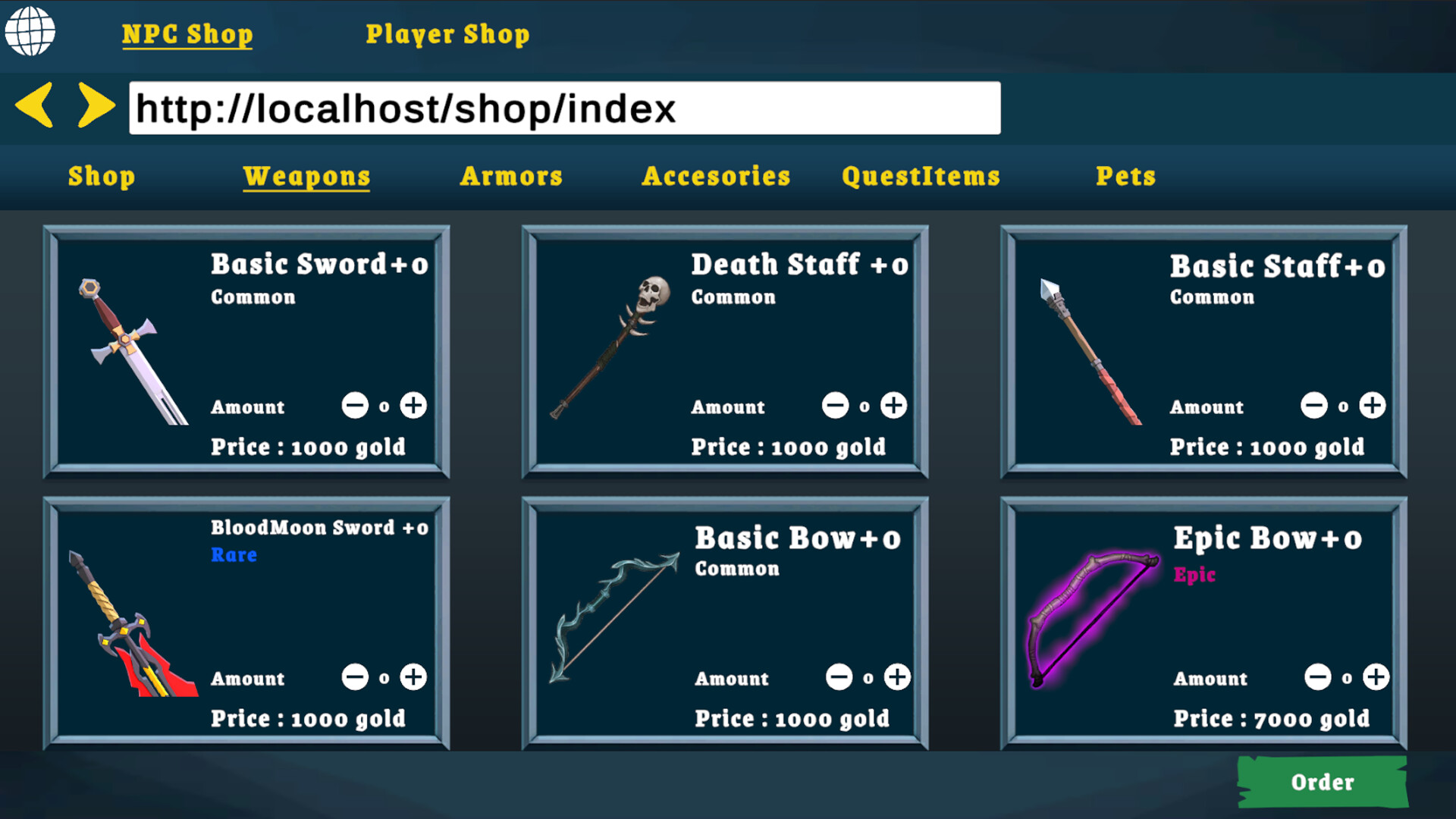Click the globe icon in the top corner
This screenshot has width=1456, height=819.
click(30, 32)
